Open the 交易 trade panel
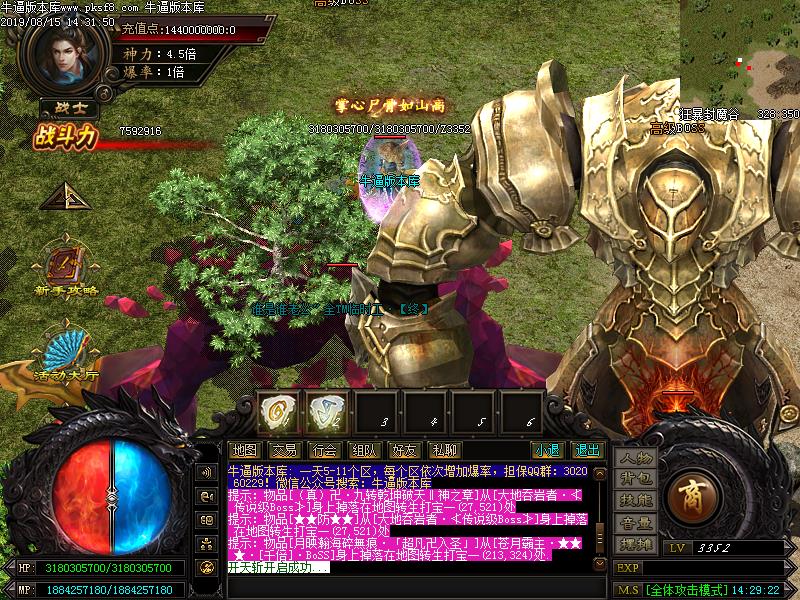This screenshot has height=600, width=800. pos(284,450)
